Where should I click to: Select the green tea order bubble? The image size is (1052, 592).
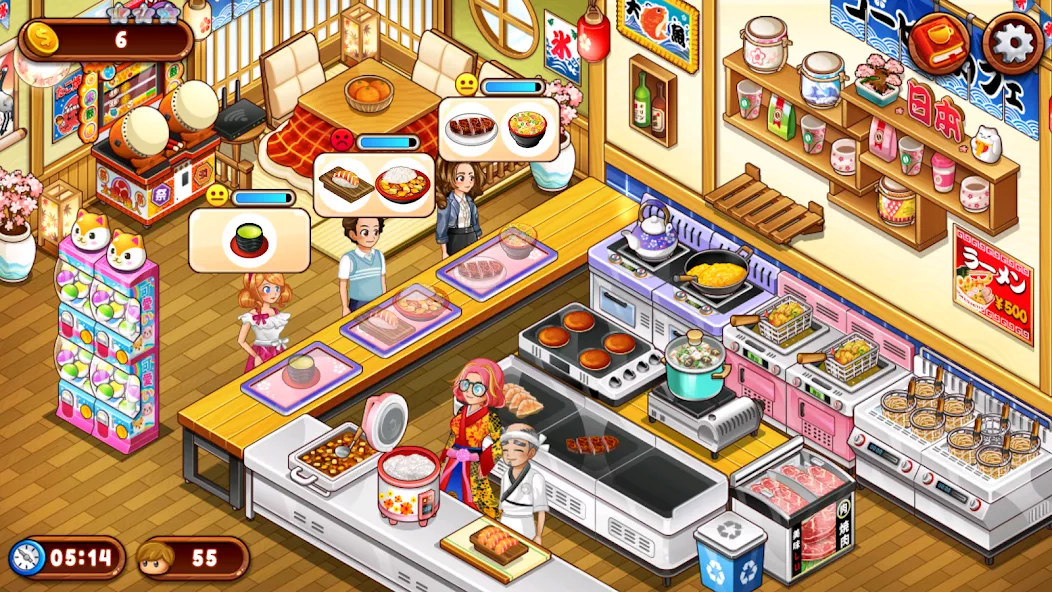pyautogui.click(x=249, y=240)
